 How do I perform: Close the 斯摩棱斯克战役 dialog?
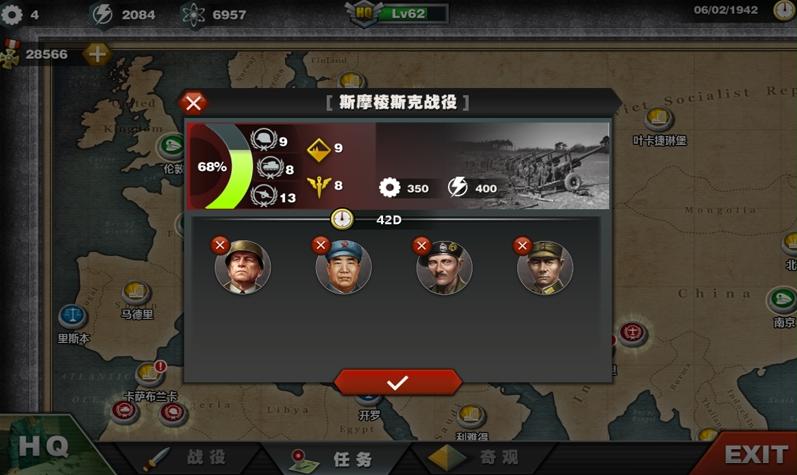(x=195, y=102)
